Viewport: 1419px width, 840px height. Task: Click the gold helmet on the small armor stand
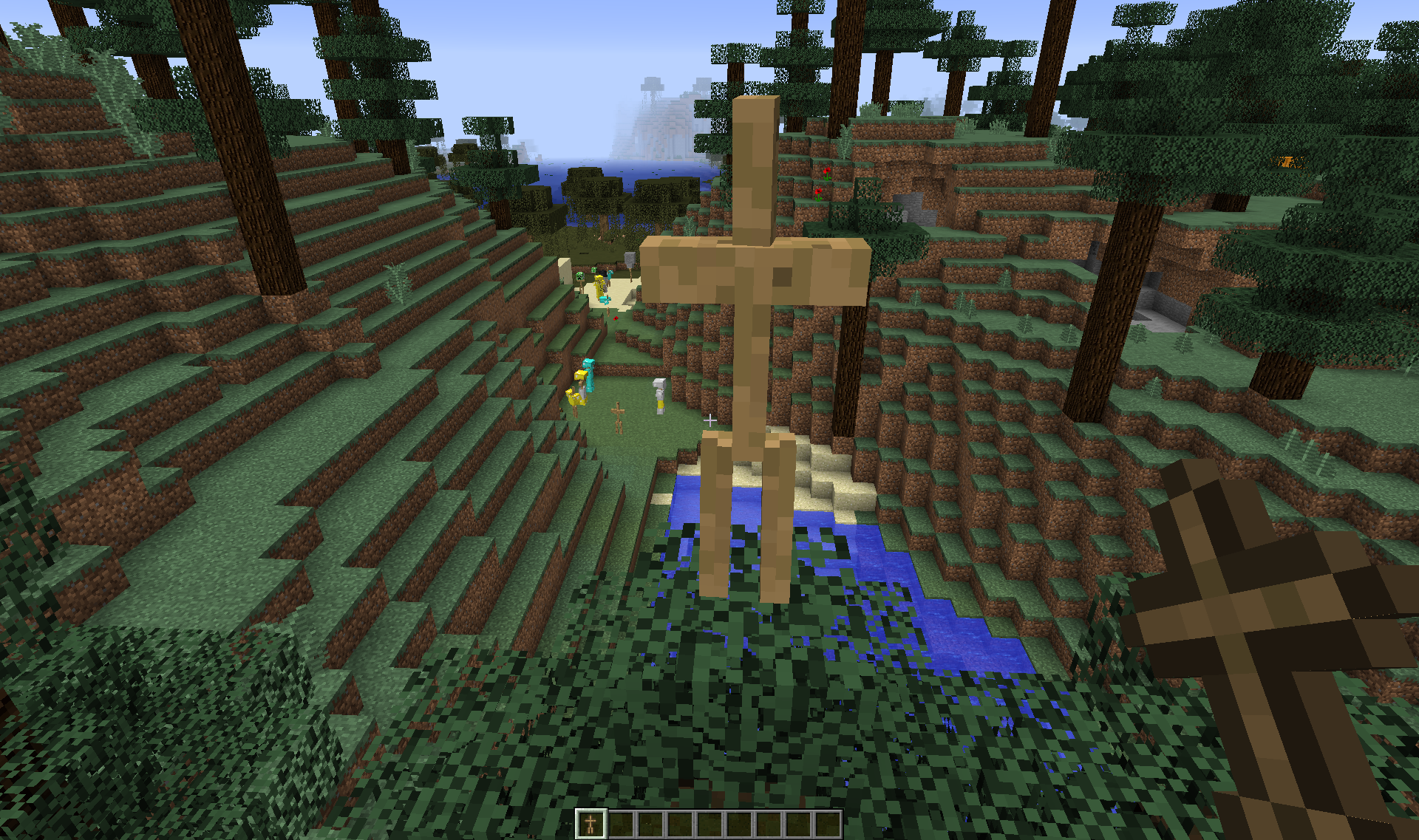[581, 375]
